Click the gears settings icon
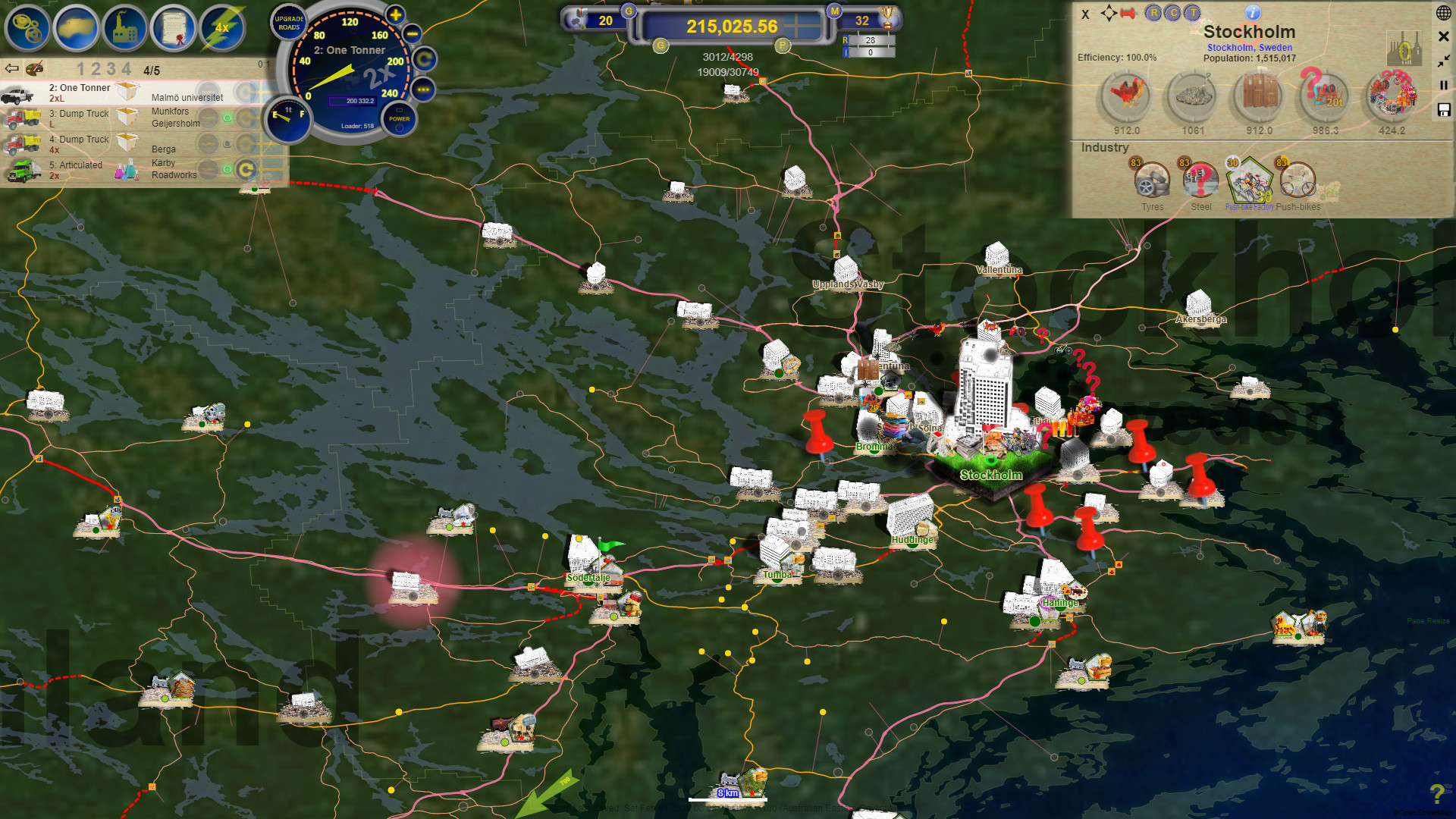The width and height of the screenshot is (1456, 819). point(28,28)
